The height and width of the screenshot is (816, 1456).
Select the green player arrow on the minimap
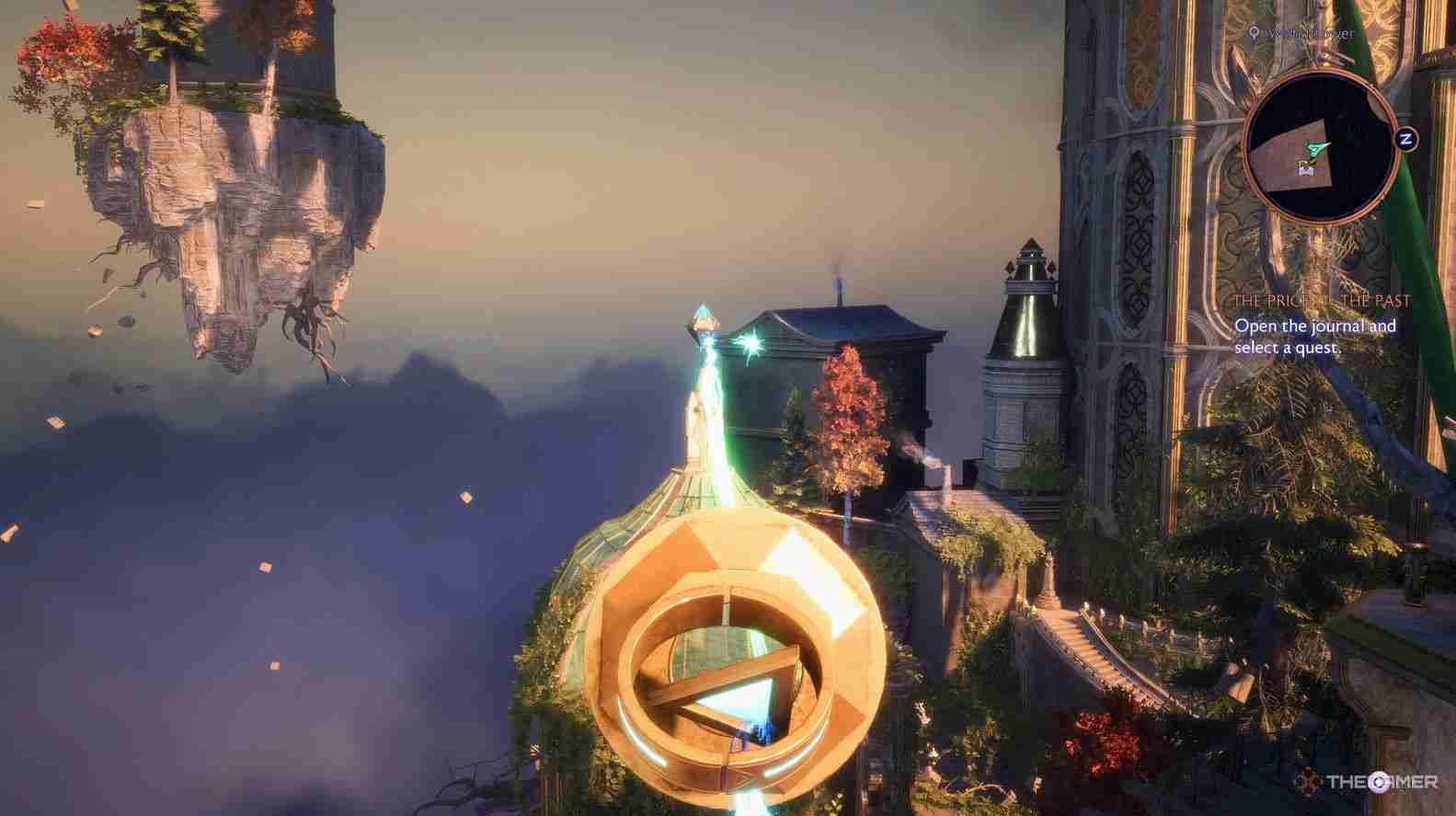pos(1316,149)
